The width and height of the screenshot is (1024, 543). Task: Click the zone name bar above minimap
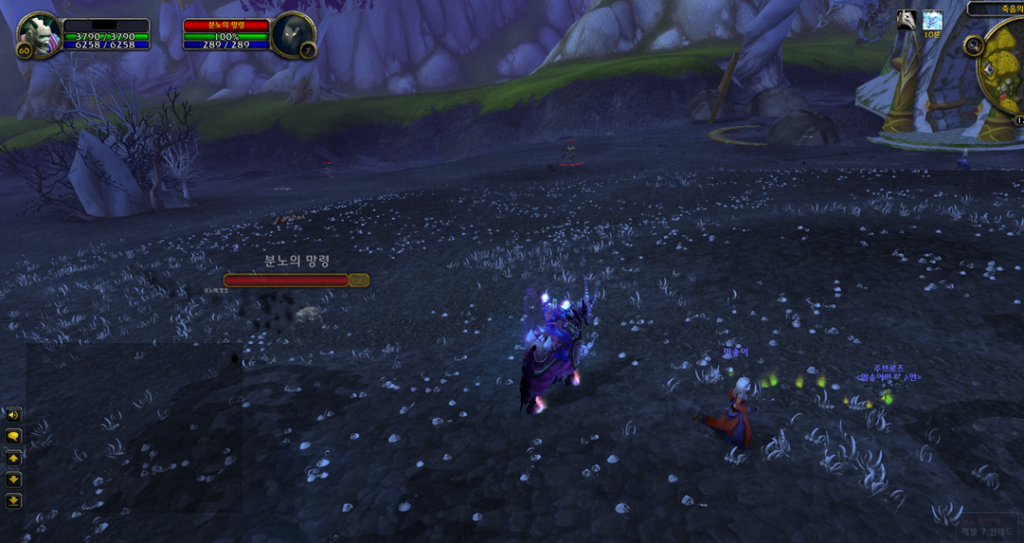click(996, 8)
